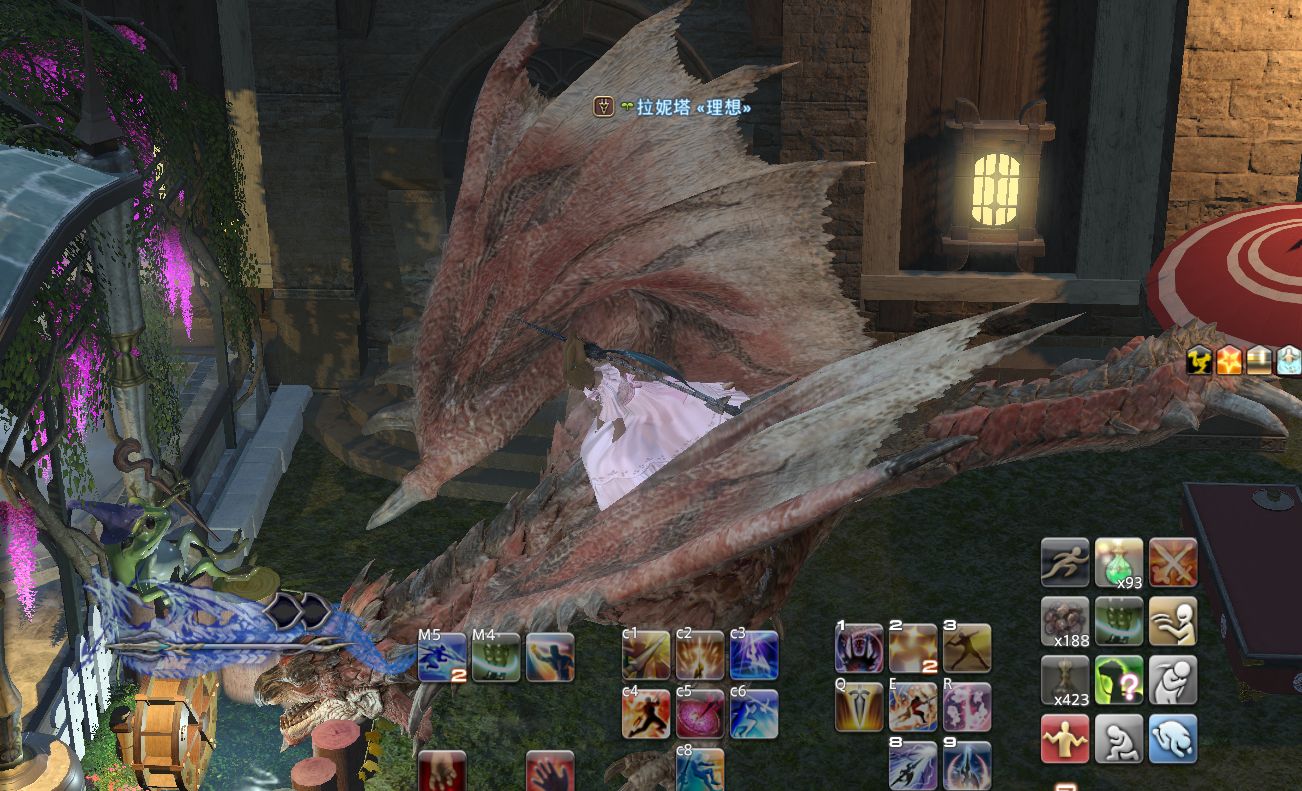
Task: Perform the blue bowing-down figure emote
Action: pos(1173,739)
